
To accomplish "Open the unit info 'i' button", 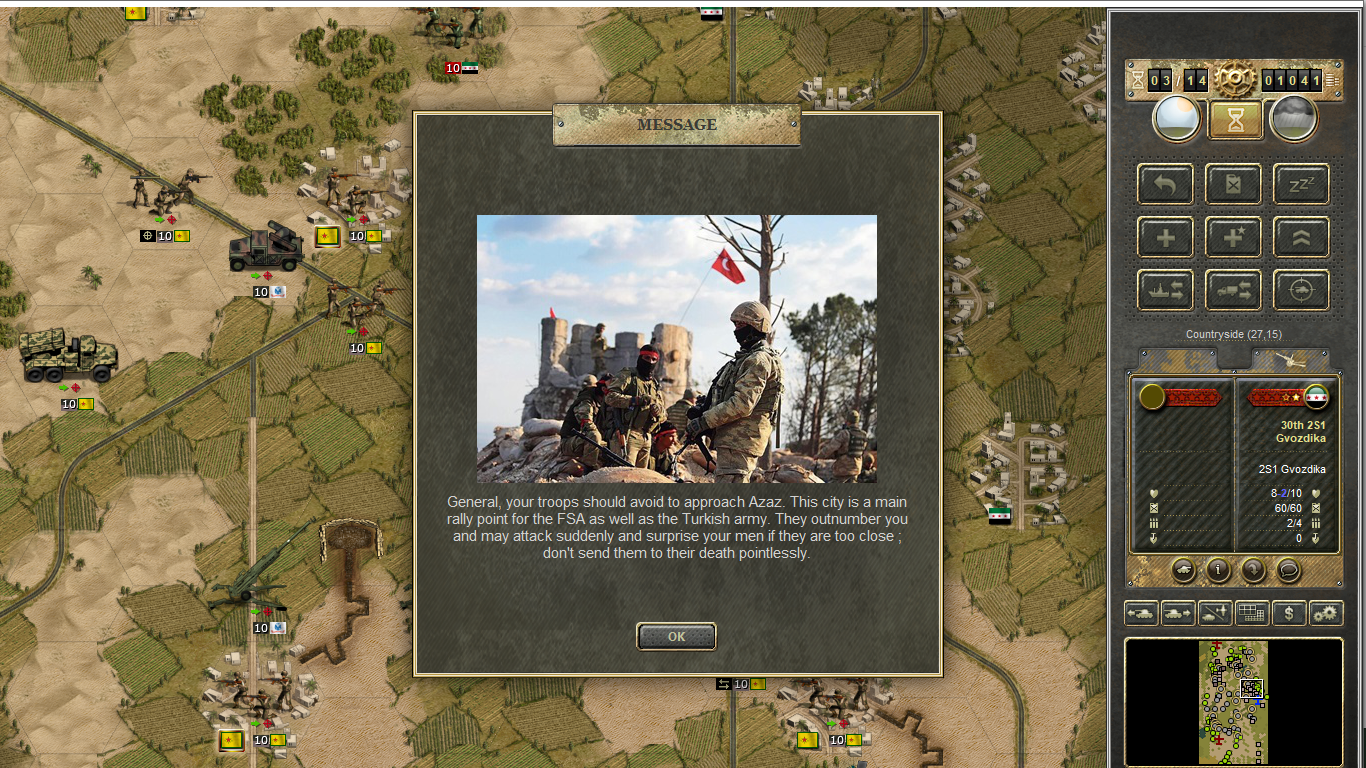I will coord(1218,570).
